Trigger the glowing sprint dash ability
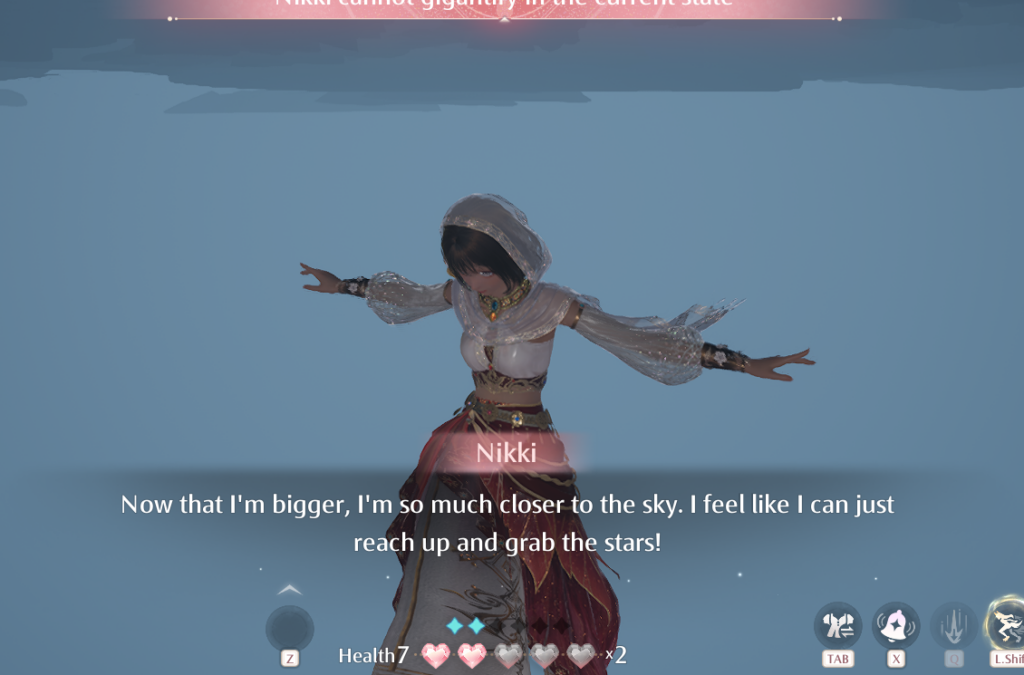The image size is (1024, 675). click(1006, 624)
